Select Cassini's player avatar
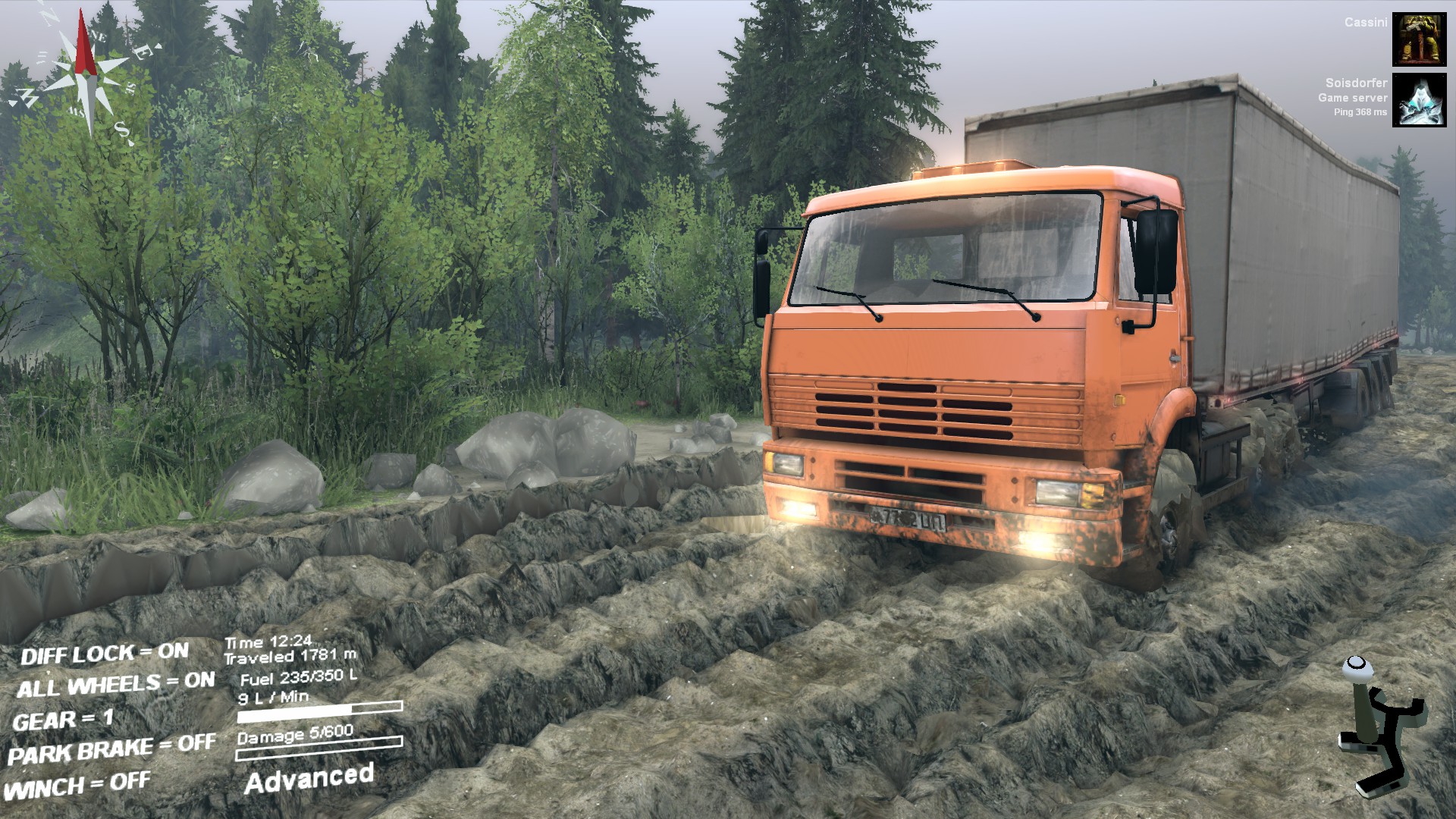The width and height of the screenshot is (1456, 819). click(x=1419, y=39)
